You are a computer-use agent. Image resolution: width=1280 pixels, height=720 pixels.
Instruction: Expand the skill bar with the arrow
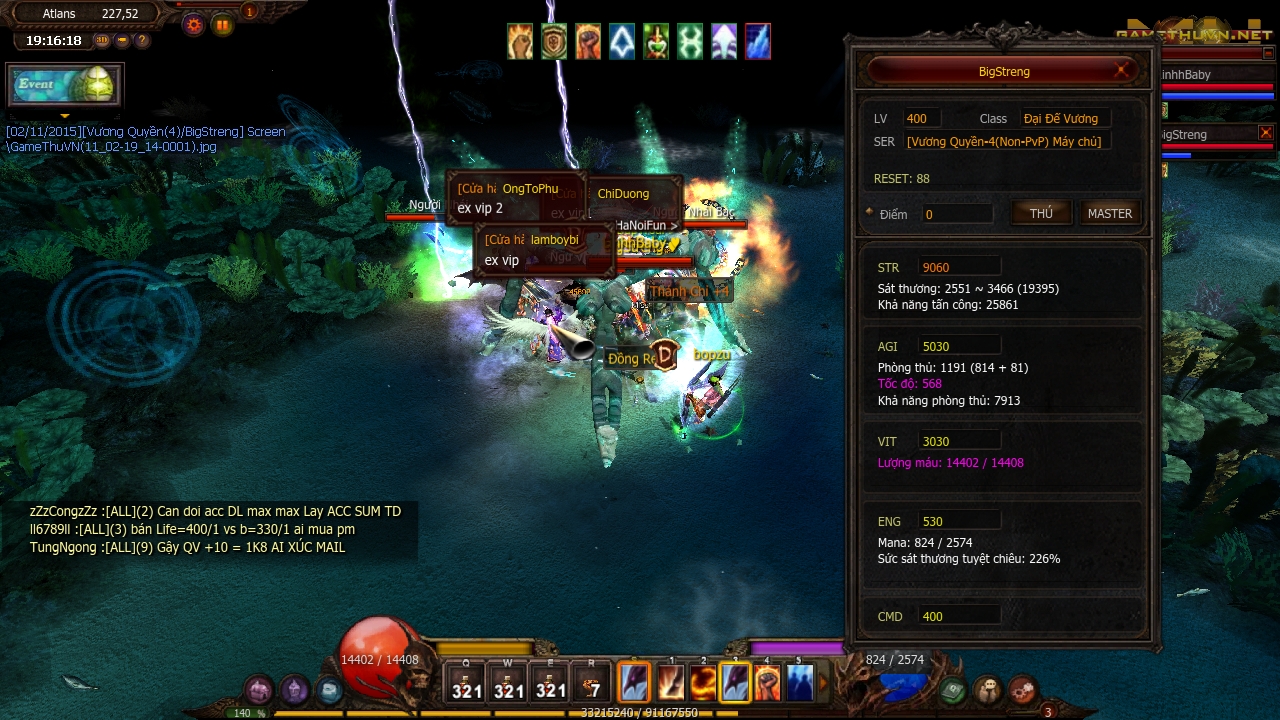pyautogui.click(x=824, y=684)
